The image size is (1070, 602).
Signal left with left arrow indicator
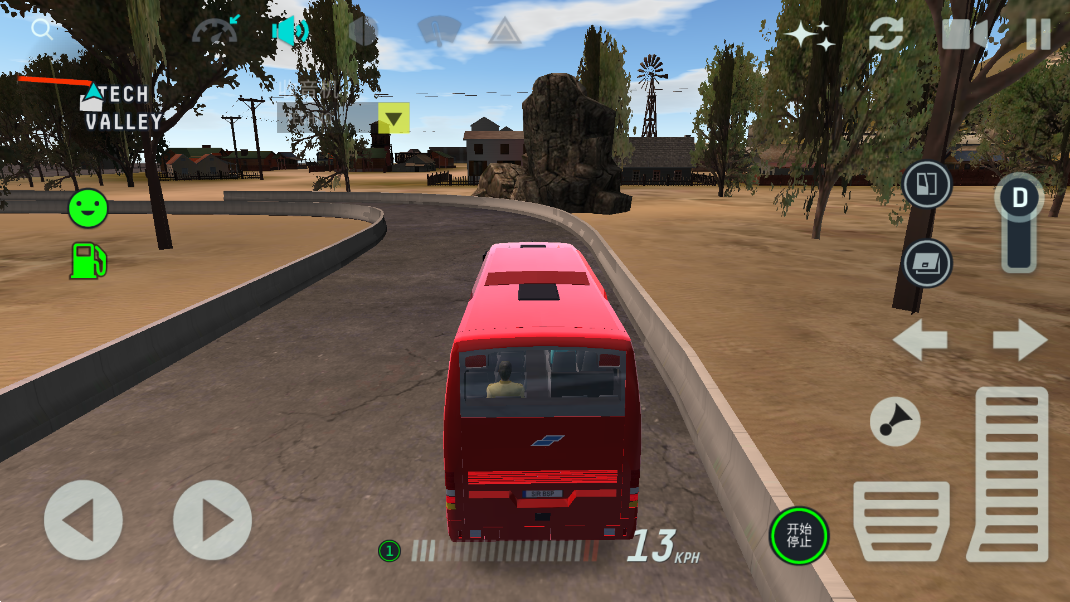coord(920,340)
